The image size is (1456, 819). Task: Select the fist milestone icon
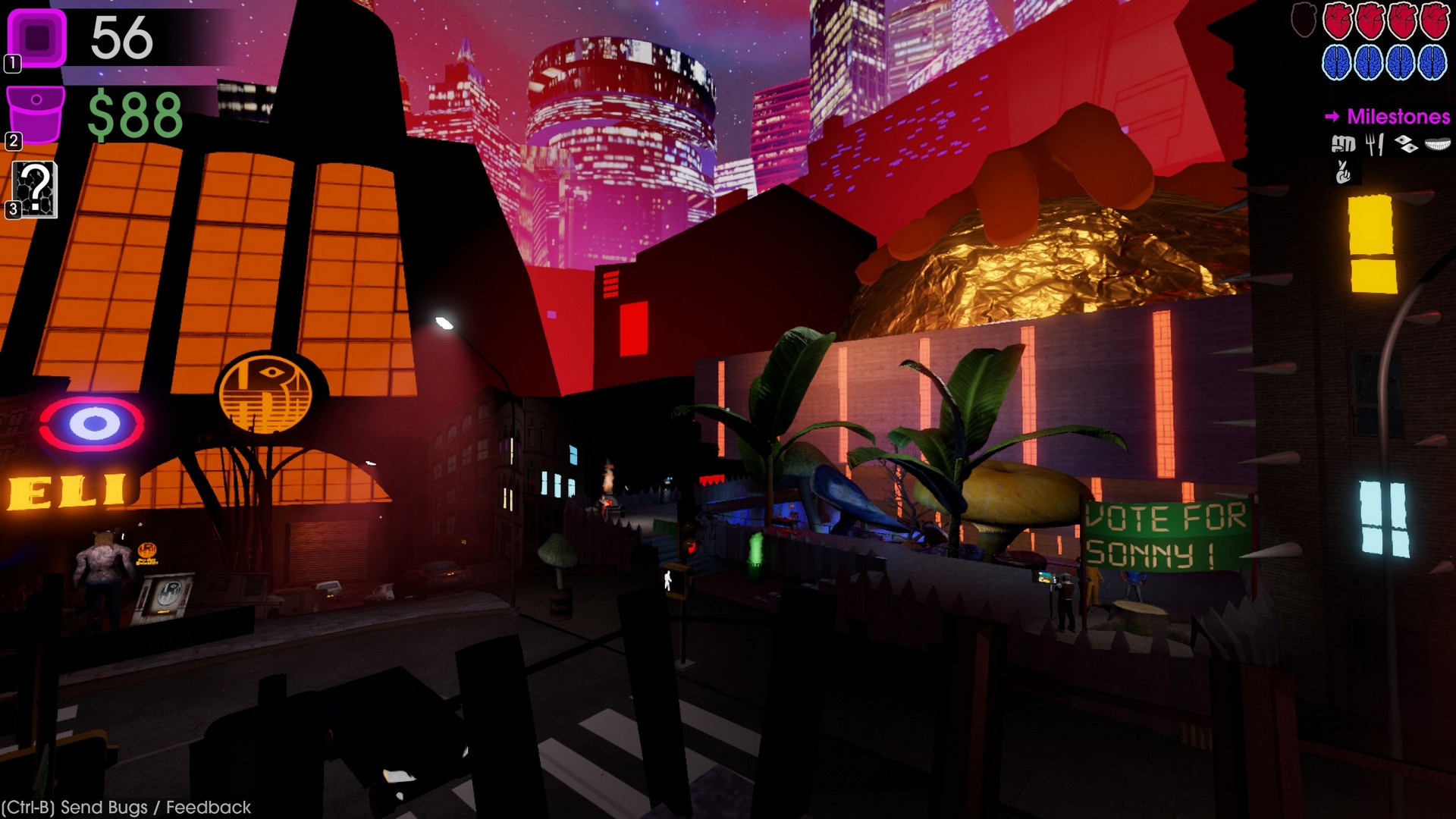pyautogui.click(x=1344, y=143)
